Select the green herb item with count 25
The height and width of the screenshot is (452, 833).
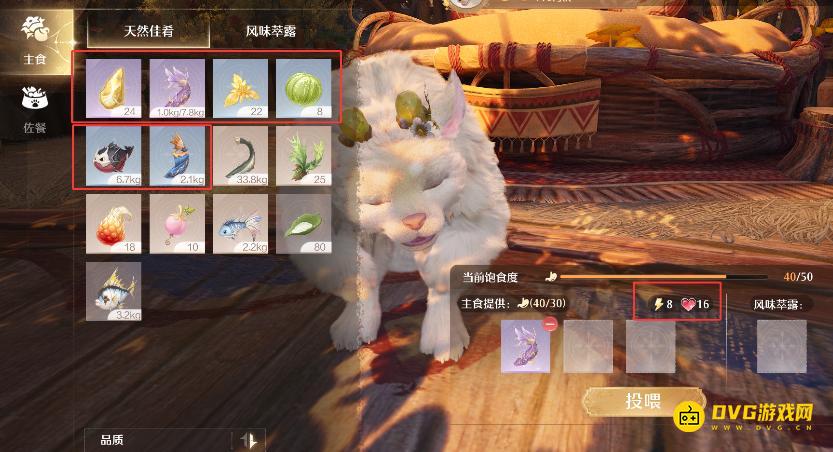303,155
